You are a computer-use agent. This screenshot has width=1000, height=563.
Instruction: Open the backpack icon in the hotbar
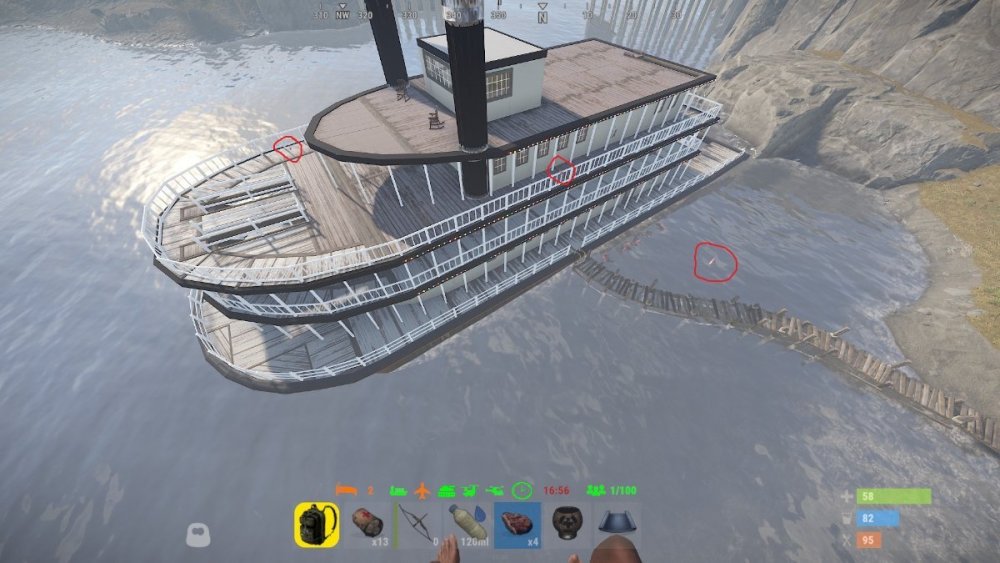pos(317,525)
